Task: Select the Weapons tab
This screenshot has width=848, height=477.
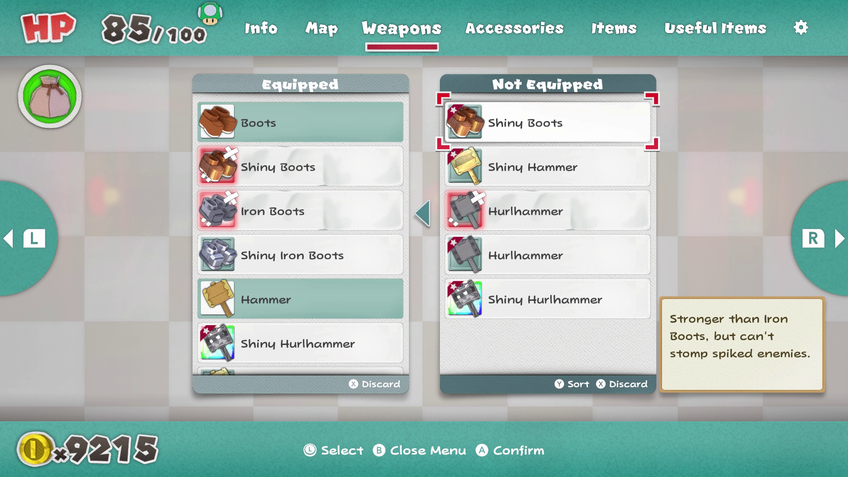Action: (x=401, y=28)
